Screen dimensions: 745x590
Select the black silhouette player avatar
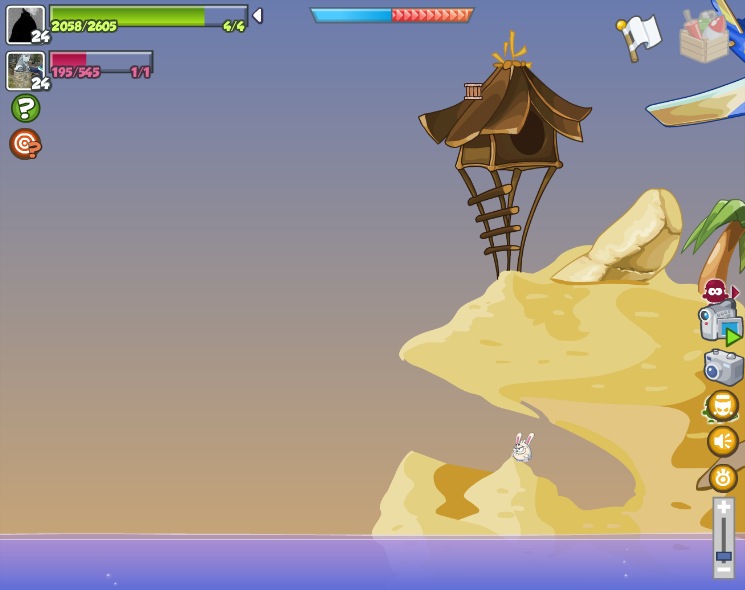click(25, 23)
